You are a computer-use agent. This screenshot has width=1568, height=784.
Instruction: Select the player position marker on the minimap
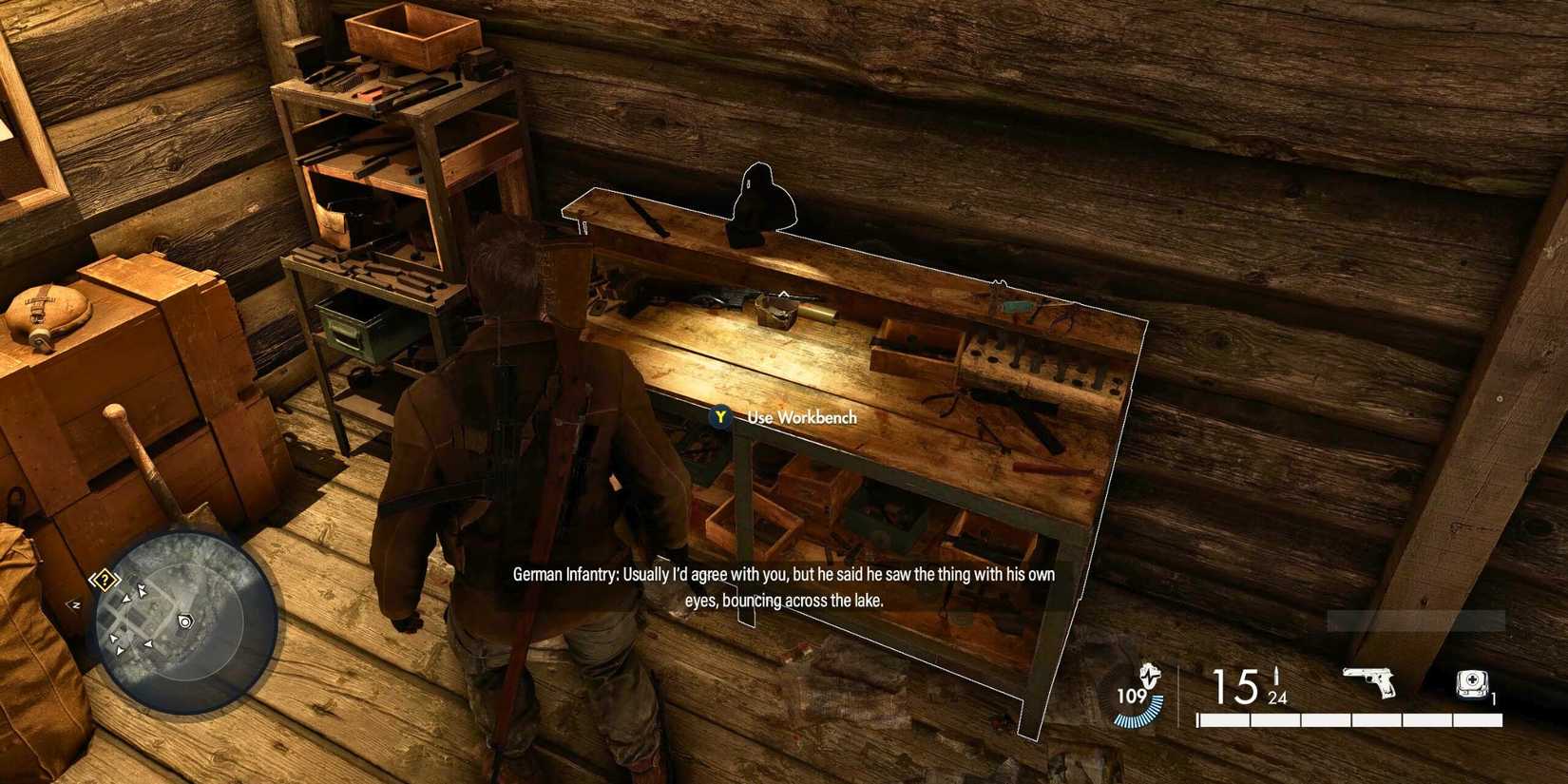click(x=183, y=621)
